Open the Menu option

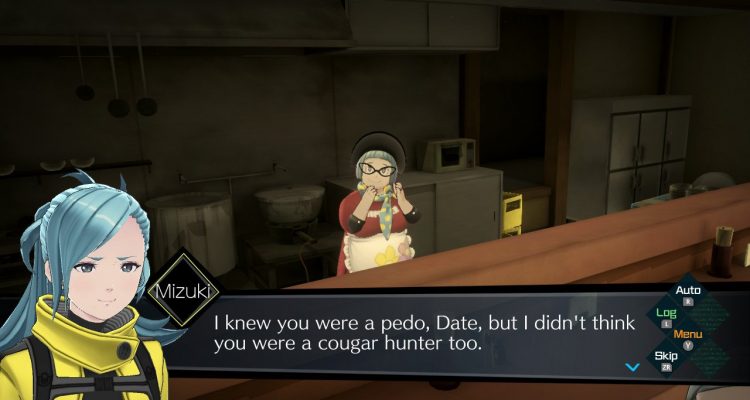[688, 334]
